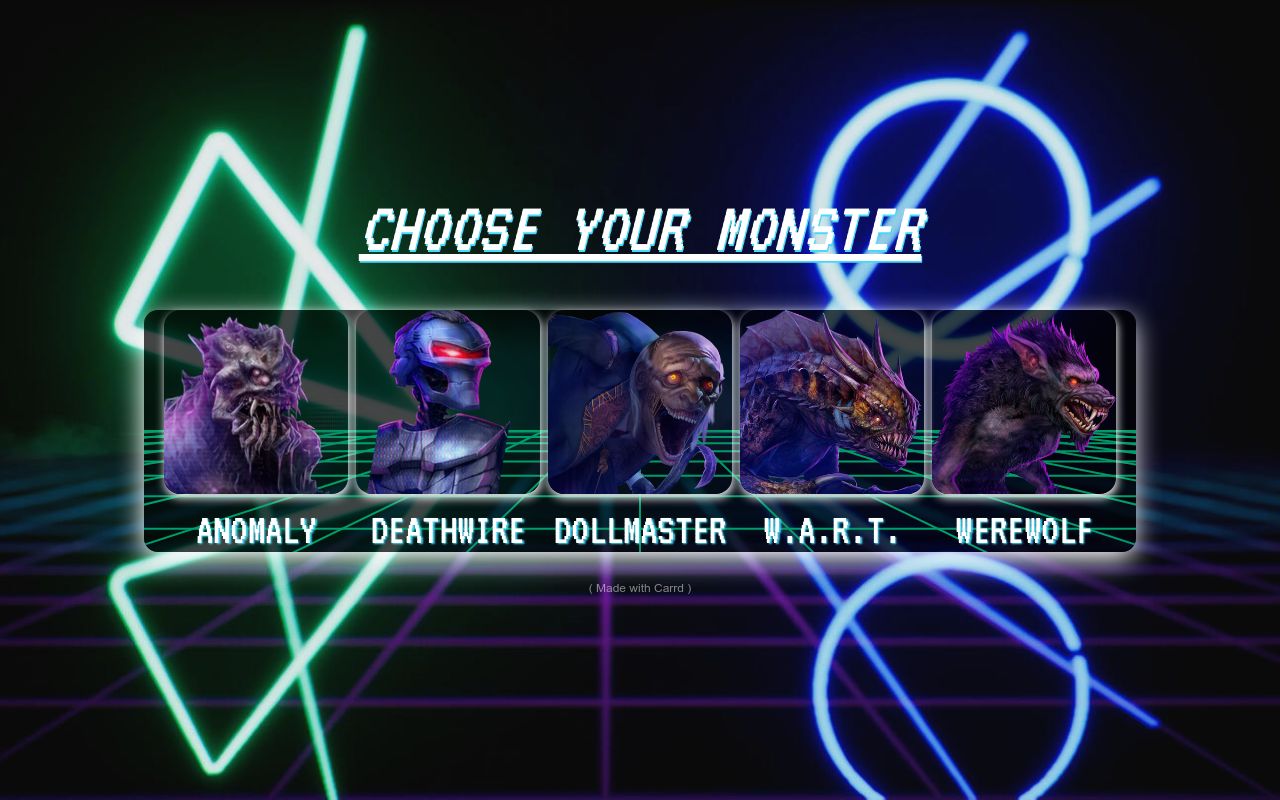
Task: Choose the ANOMALY name label
Action: click(257, 531)
